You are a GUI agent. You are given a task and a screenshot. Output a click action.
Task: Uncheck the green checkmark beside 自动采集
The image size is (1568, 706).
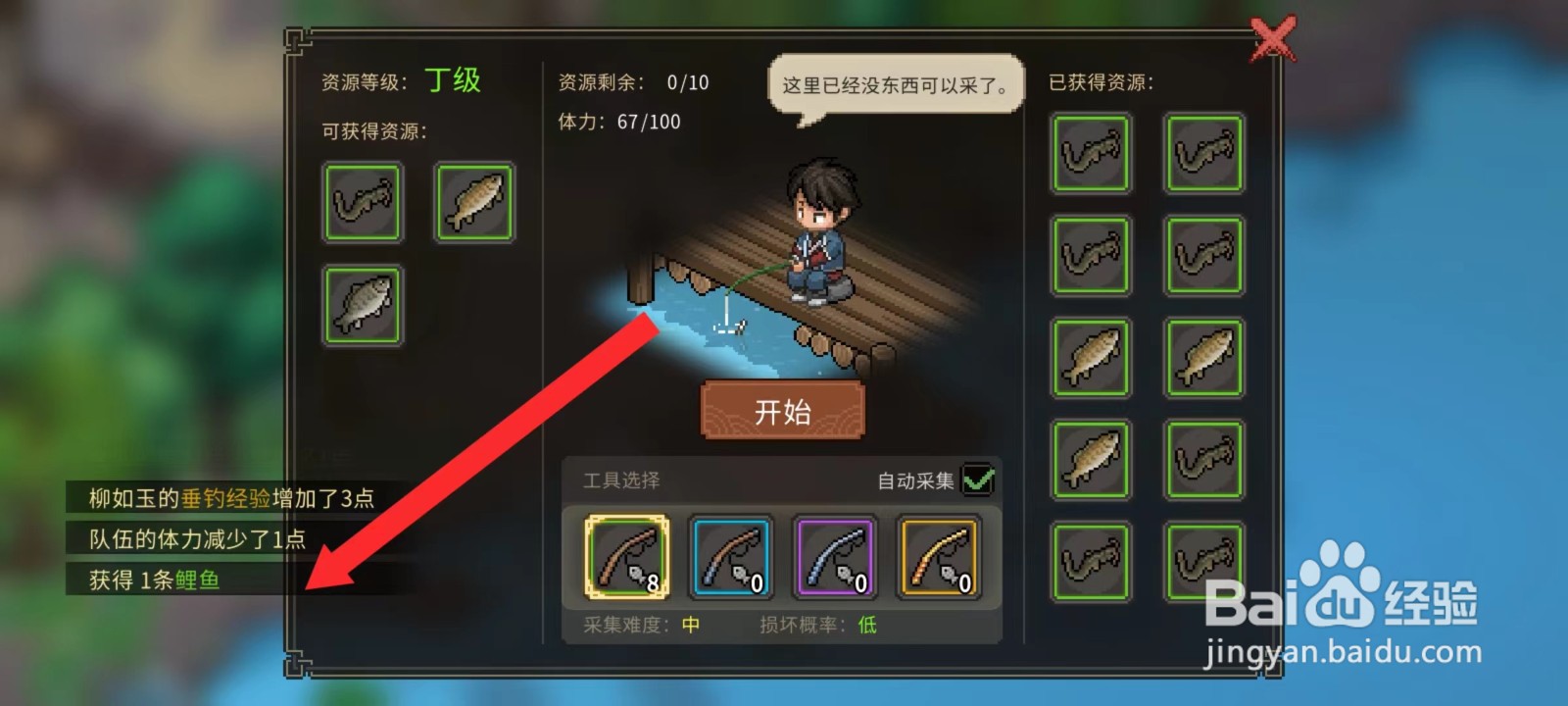979,479
